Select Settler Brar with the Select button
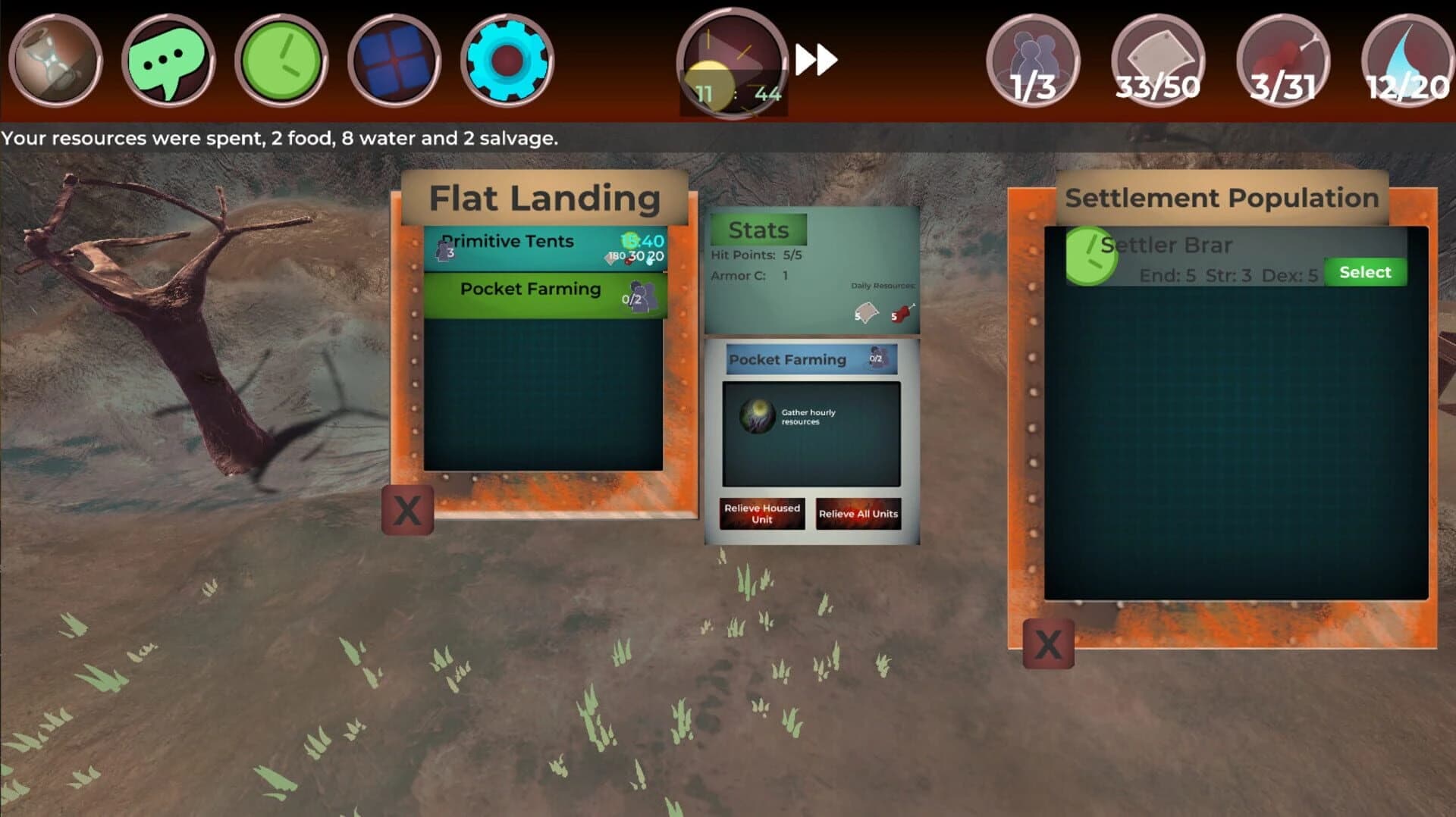Viewport: 1456px width, 817px height. (x=1363, y=271)
